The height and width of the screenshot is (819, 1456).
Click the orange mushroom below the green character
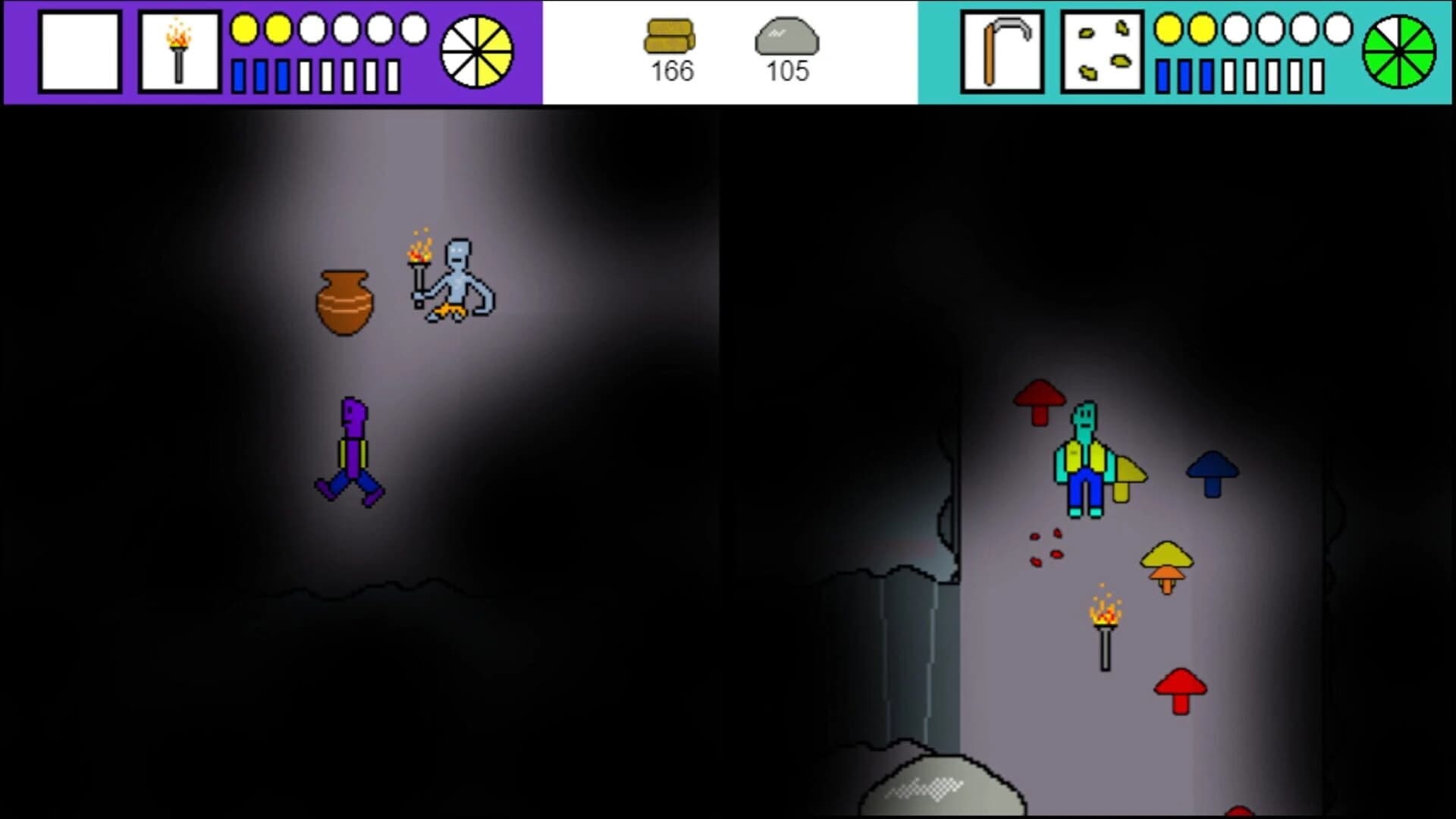1168,565
